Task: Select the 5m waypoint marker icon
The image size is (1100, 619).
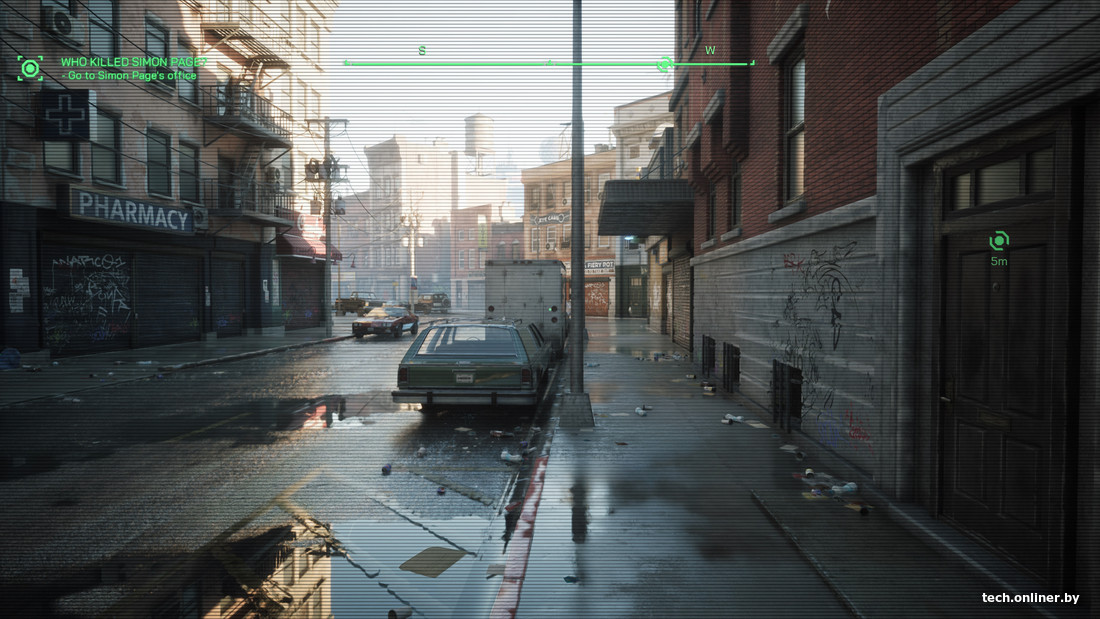Action: tap(998, 241)
